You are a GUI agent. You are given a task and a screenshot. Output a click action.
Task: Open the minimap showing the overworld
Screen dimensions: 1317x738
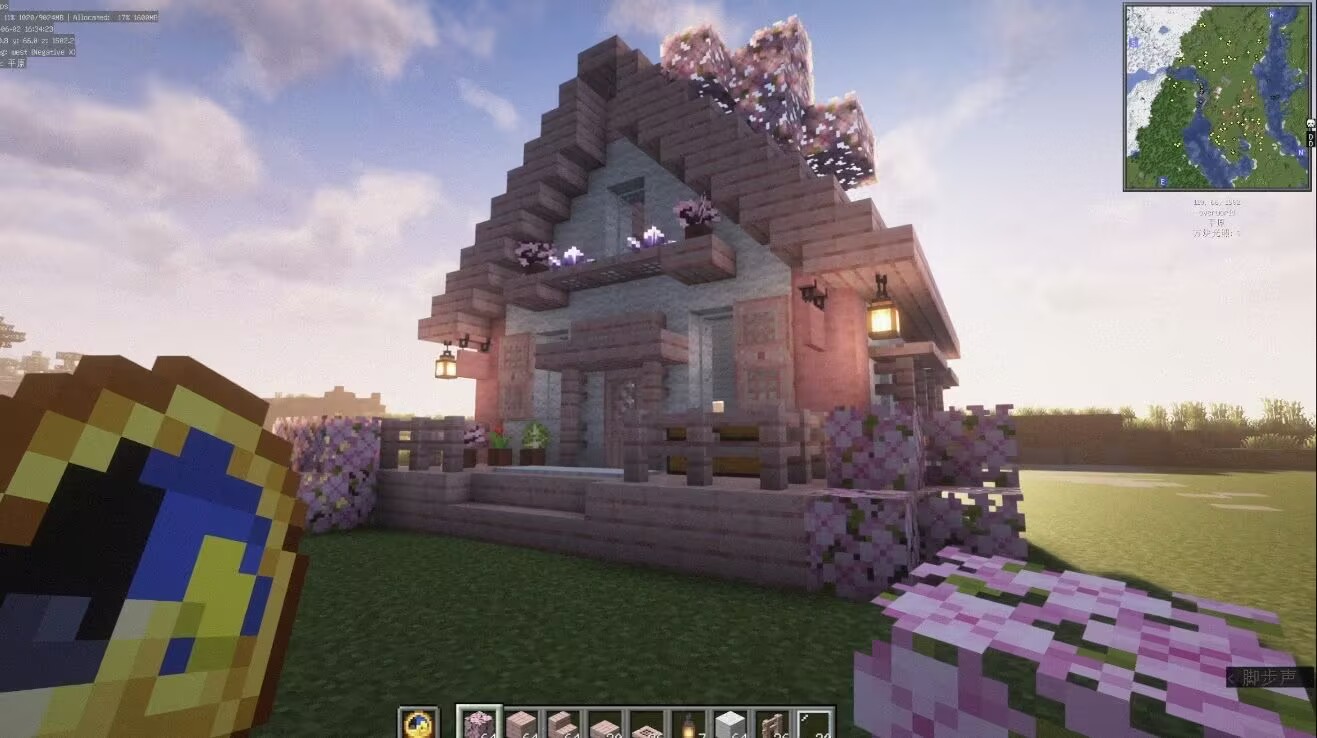(x=1216, y=97)
